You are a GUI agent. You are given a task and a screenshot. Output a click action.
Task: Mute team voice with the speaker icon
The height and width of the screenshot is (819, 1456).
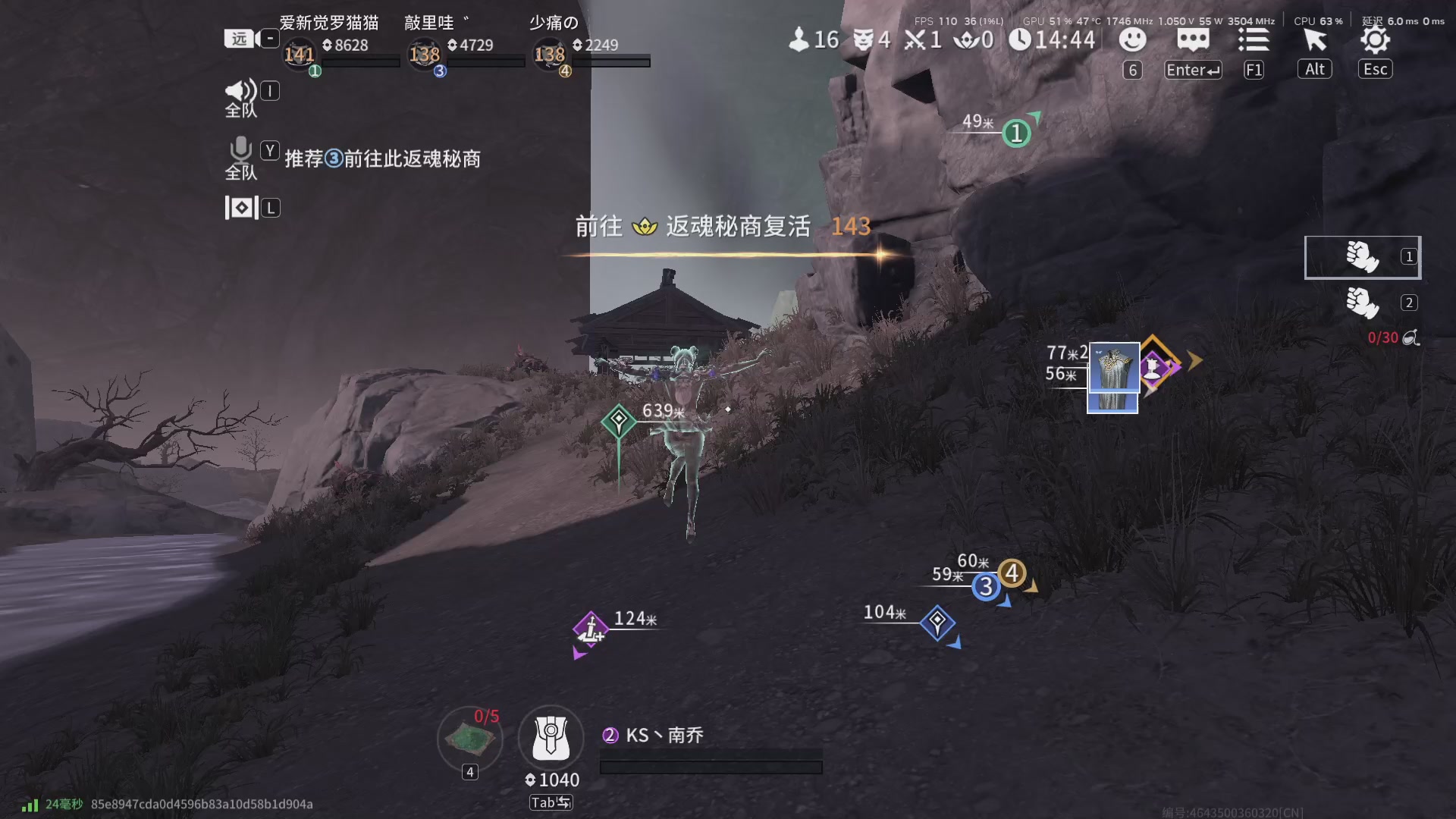click(240, 91)
